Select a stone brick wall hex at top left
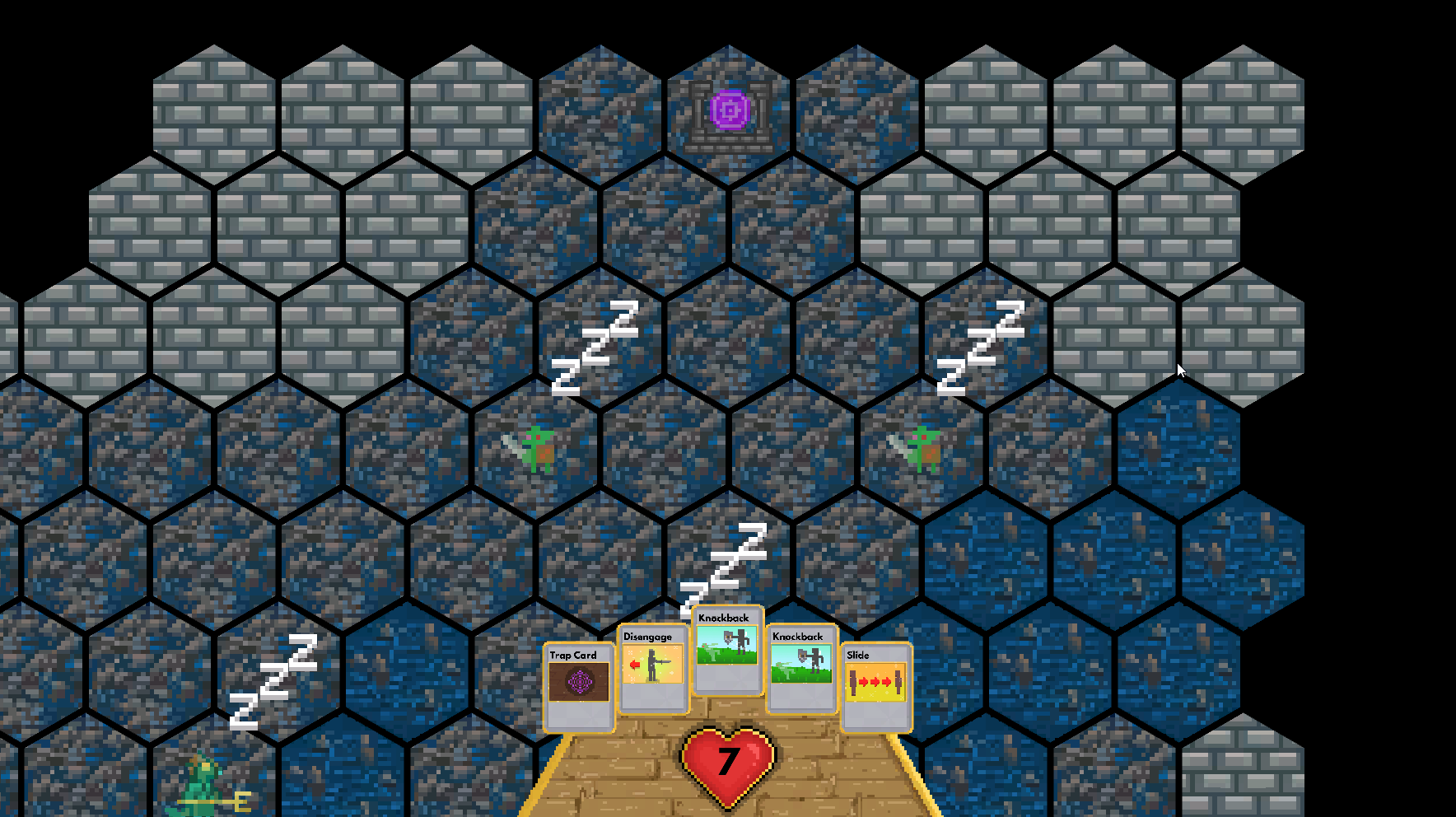Viewport: 1456px width, 817px height. (212, 107)
